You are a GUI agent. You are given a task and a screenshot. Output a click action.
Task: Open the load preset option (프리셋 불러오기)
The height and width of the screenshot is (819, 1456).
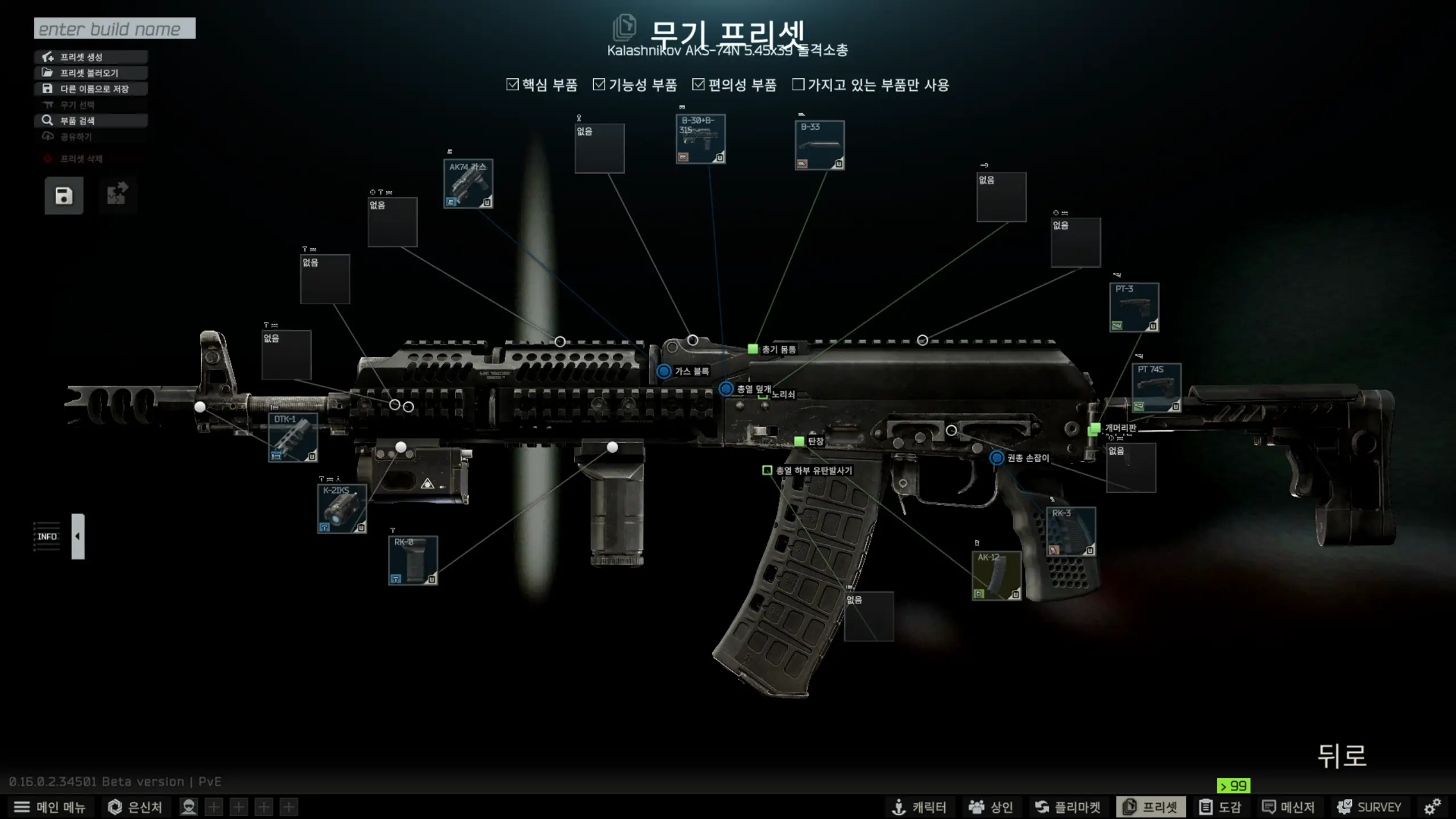(x=91, y=73)
